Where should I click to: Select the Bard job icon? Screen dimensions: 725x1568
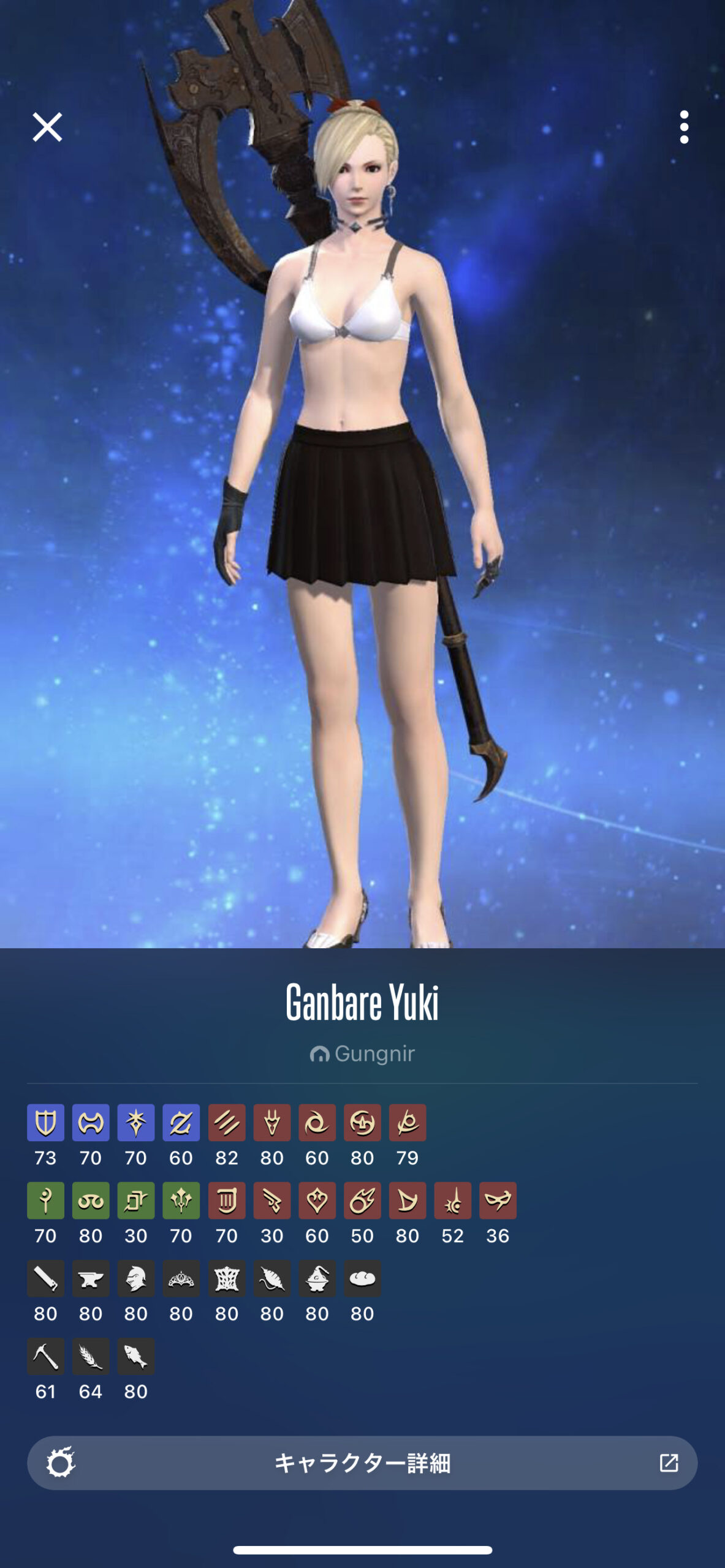(227, 1200)
